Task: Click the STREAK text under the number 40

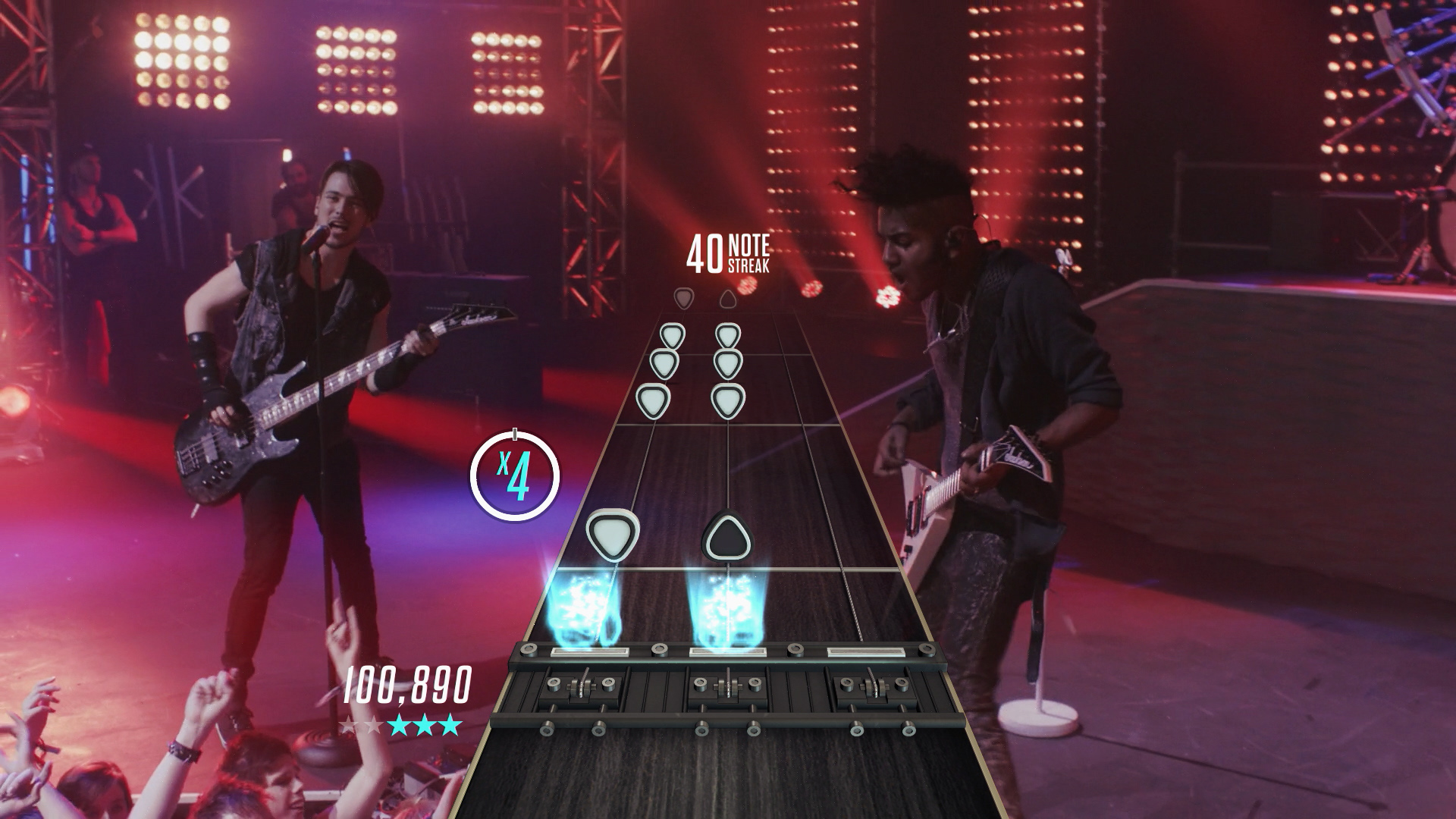Action: (x=751, y=265)
